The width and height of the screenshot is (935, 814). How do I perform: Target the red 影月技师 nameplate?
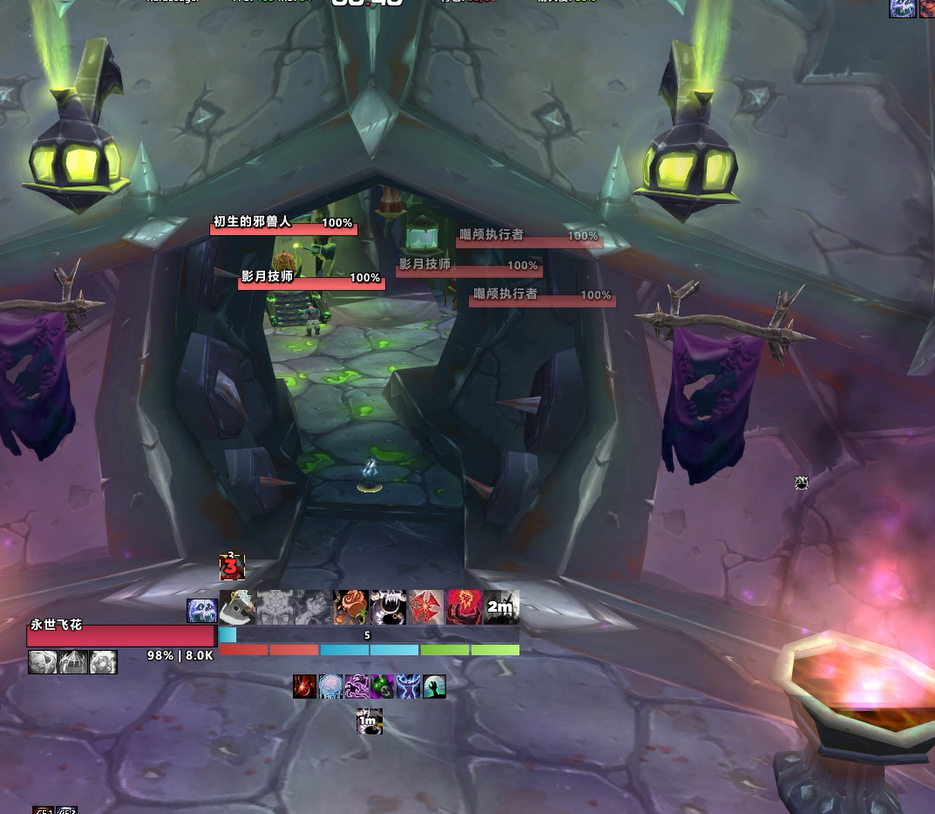[x=311, y=280]
